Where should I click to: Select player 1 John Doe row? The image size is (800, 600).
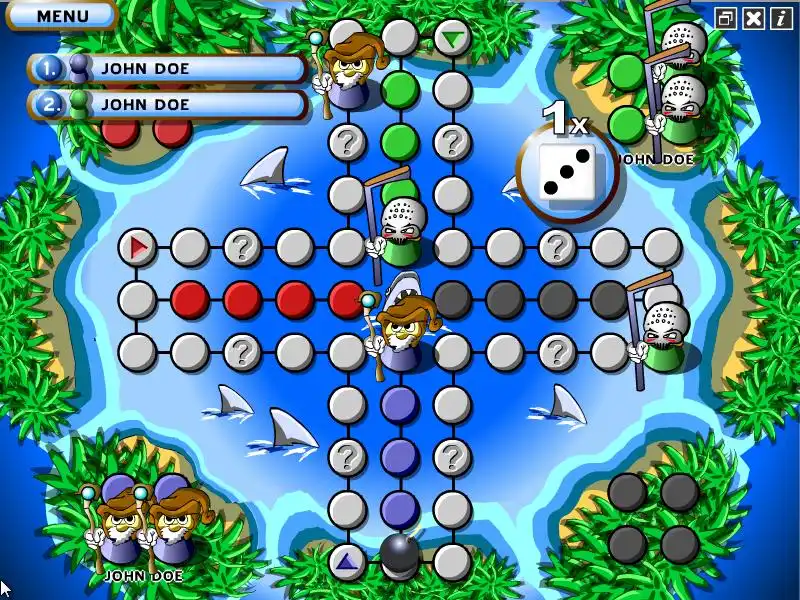coord(168,69)
